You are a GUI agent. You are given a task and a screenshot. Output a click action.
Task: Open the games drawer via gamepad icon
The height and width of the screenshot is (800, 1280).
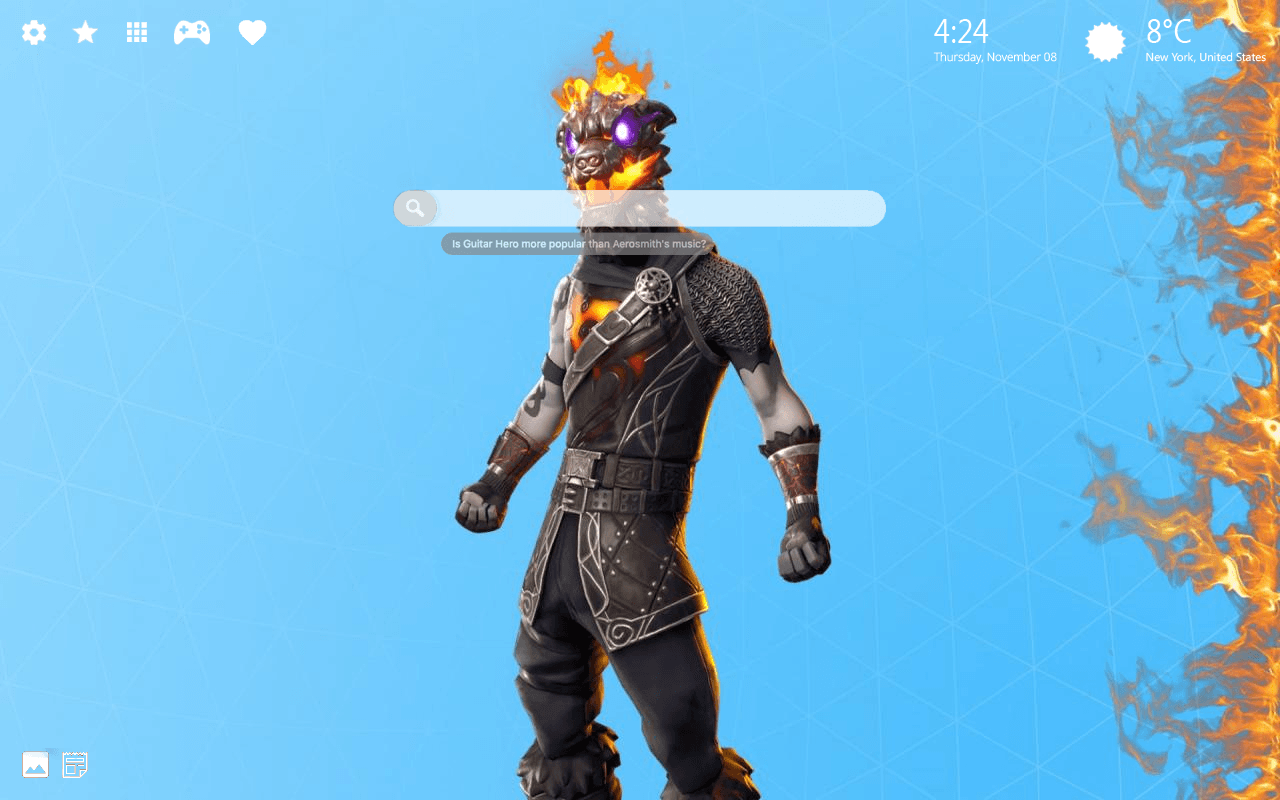click(x=191, y=31)
